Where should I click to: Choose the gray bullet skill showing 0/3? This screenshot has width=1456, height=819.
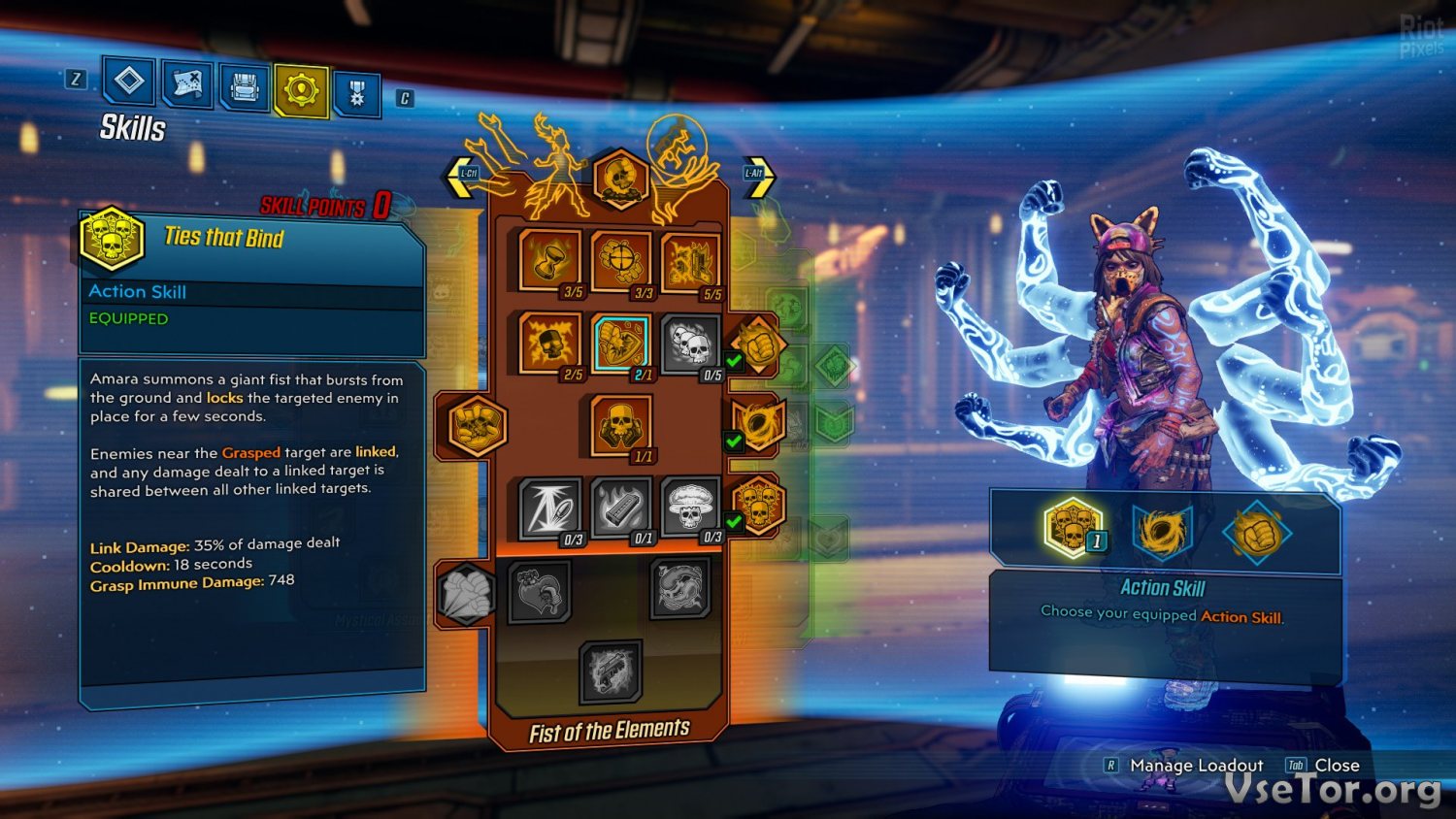(550, 507)
